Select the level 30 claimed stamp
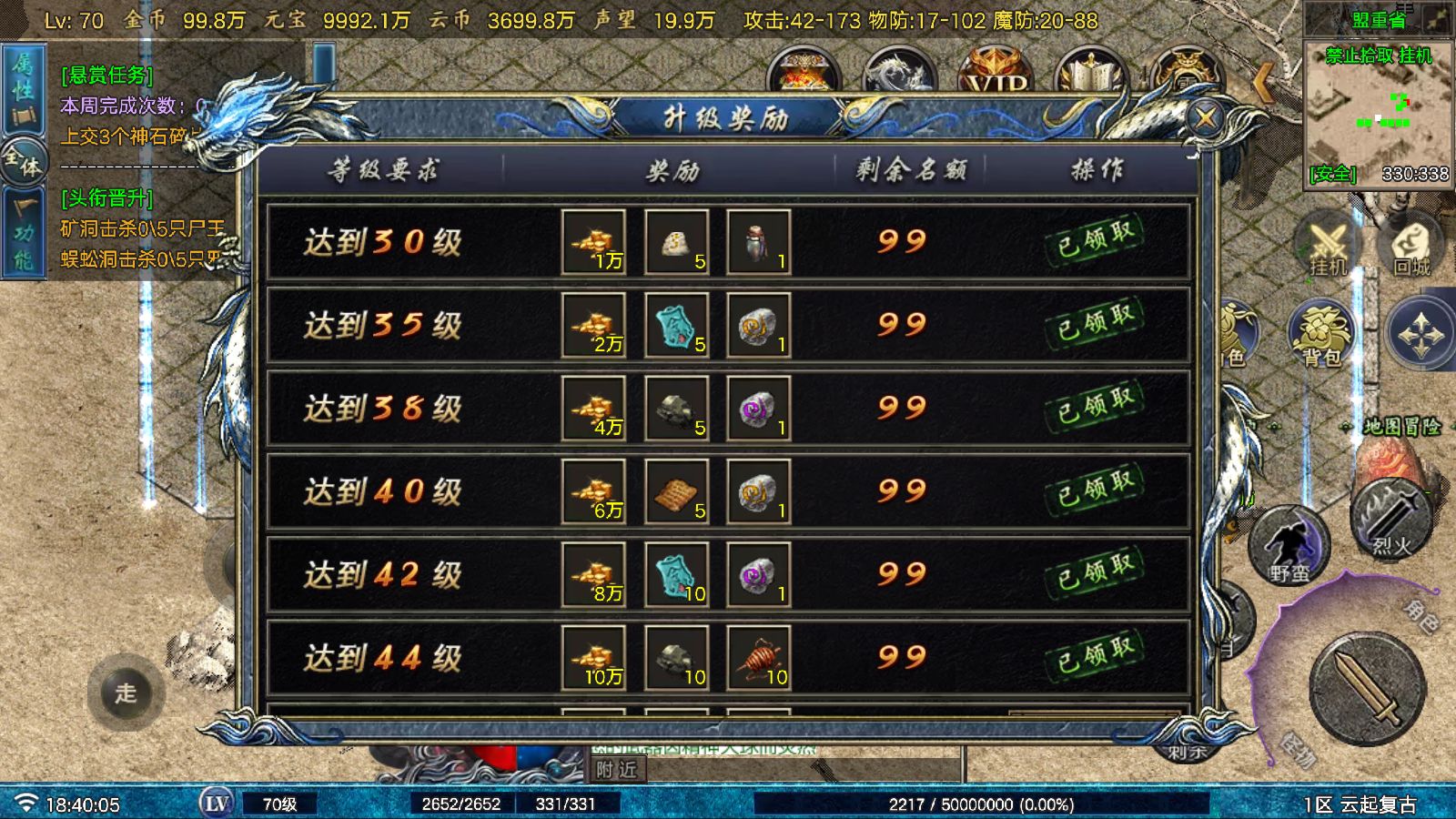 pos(1096,240)
